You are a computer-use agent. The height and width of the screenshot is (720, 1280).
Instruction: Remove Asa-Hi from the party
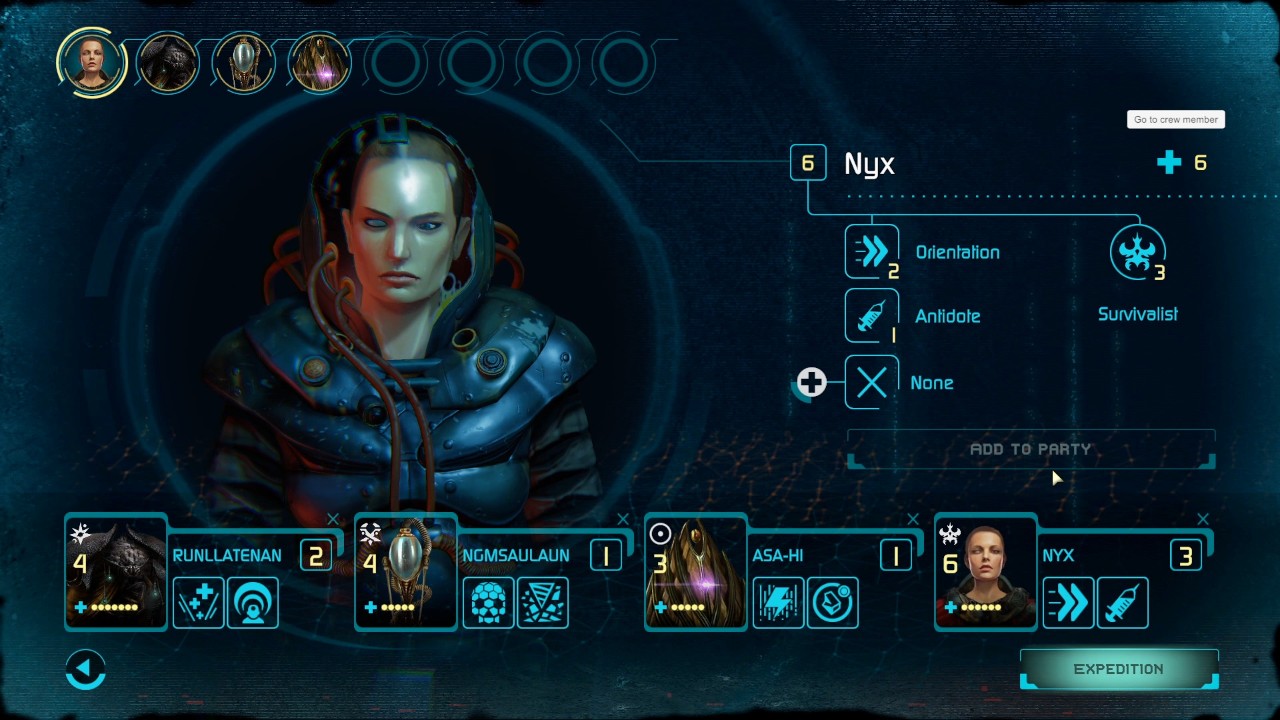[913, 519]
